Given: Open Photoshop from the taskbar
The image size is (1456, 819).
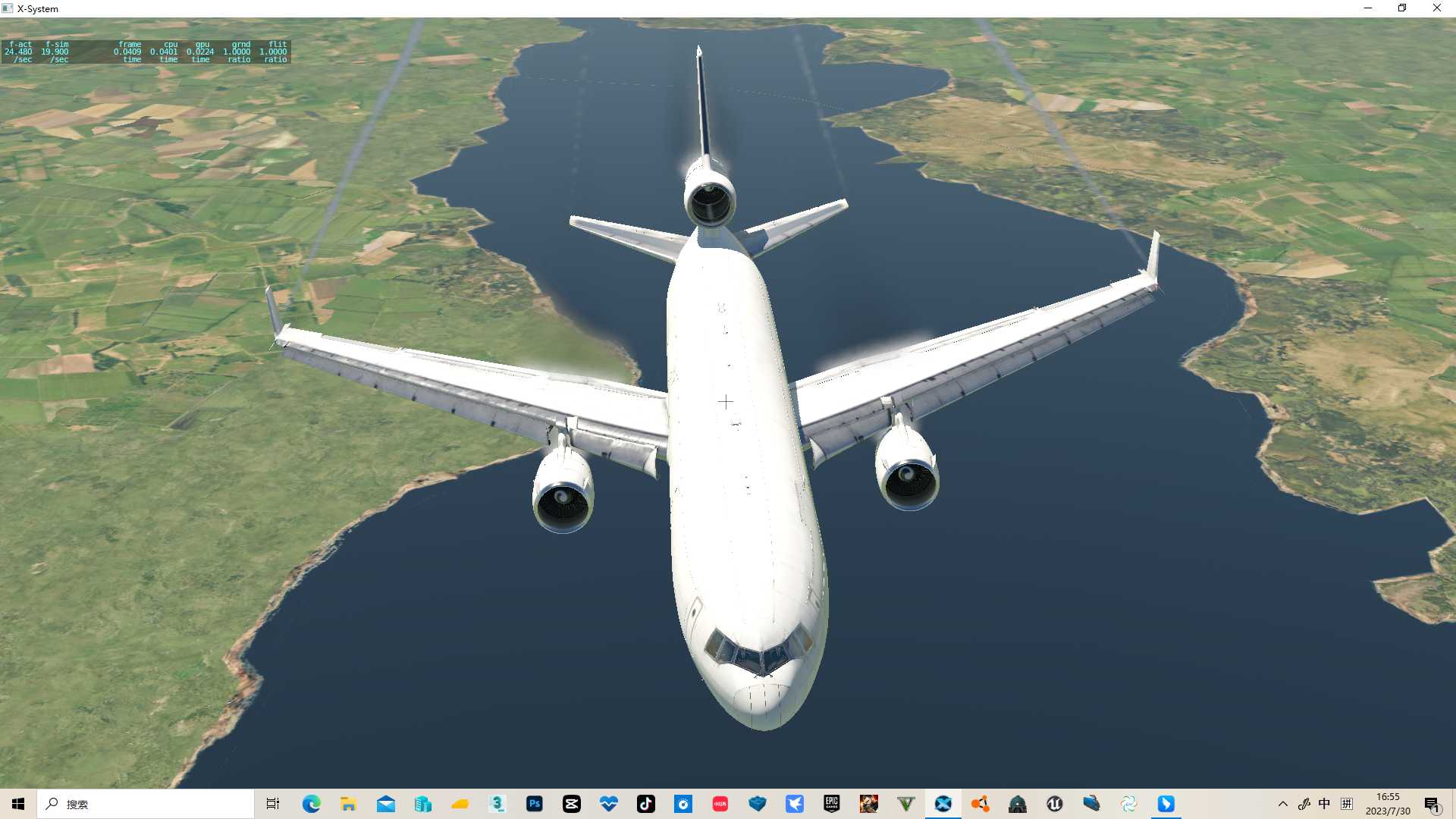Looking at the screenshot, I should (535, 804).
